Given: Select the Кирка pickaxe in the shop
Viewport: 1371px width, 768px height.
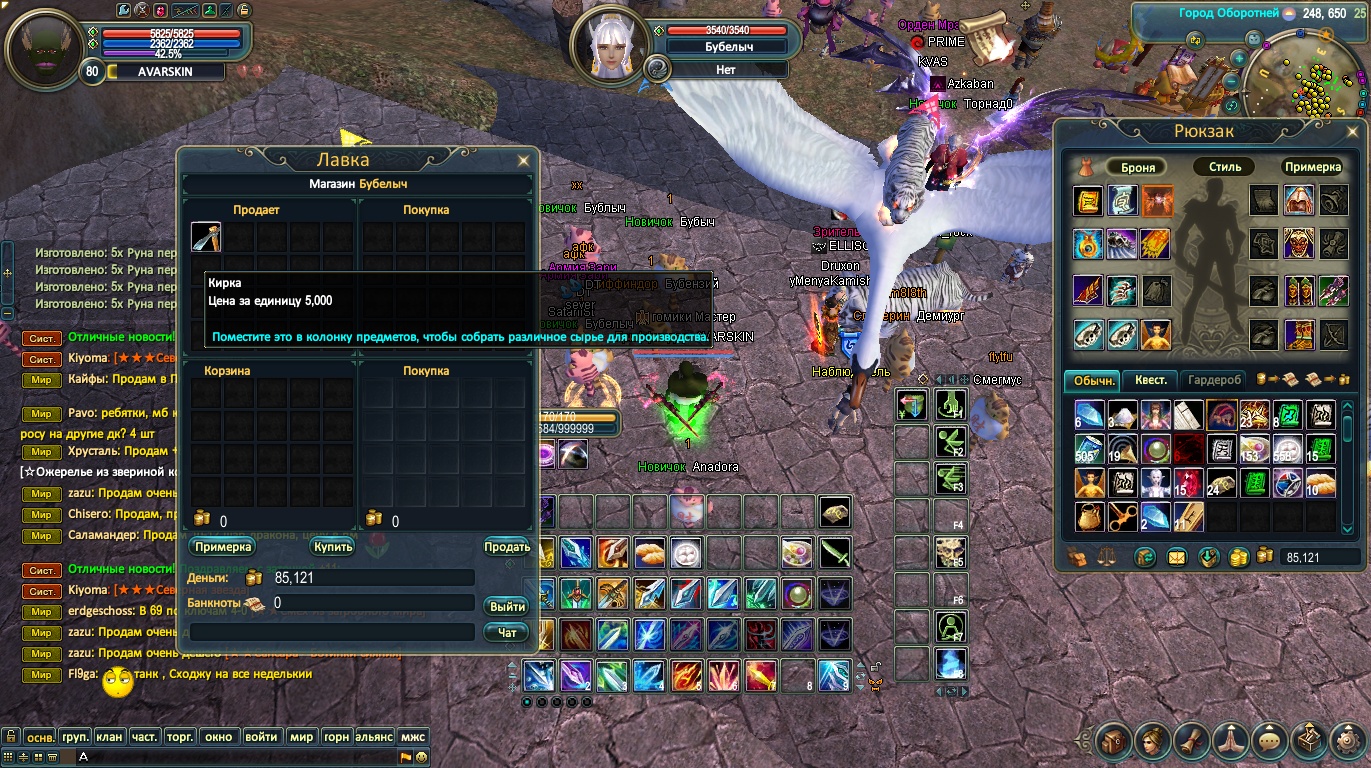Looking at the screenshot, I should point(206,237).
